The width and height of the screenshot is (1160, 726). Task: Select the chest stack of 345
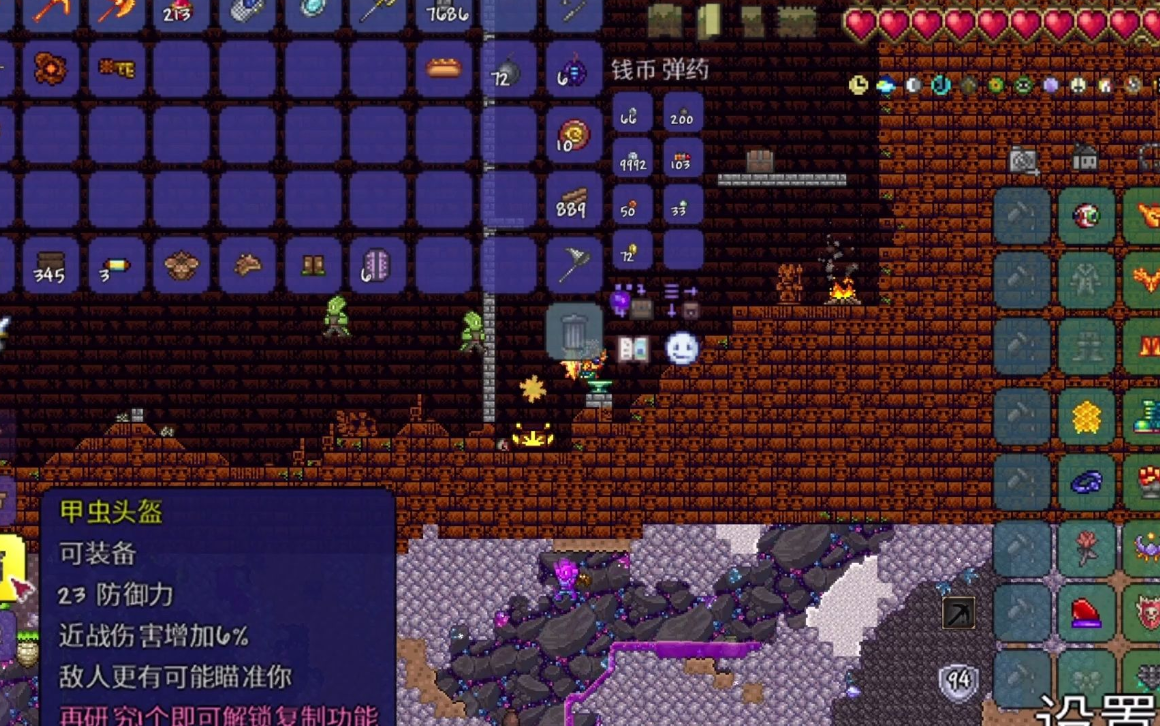[x=50, y=266]
